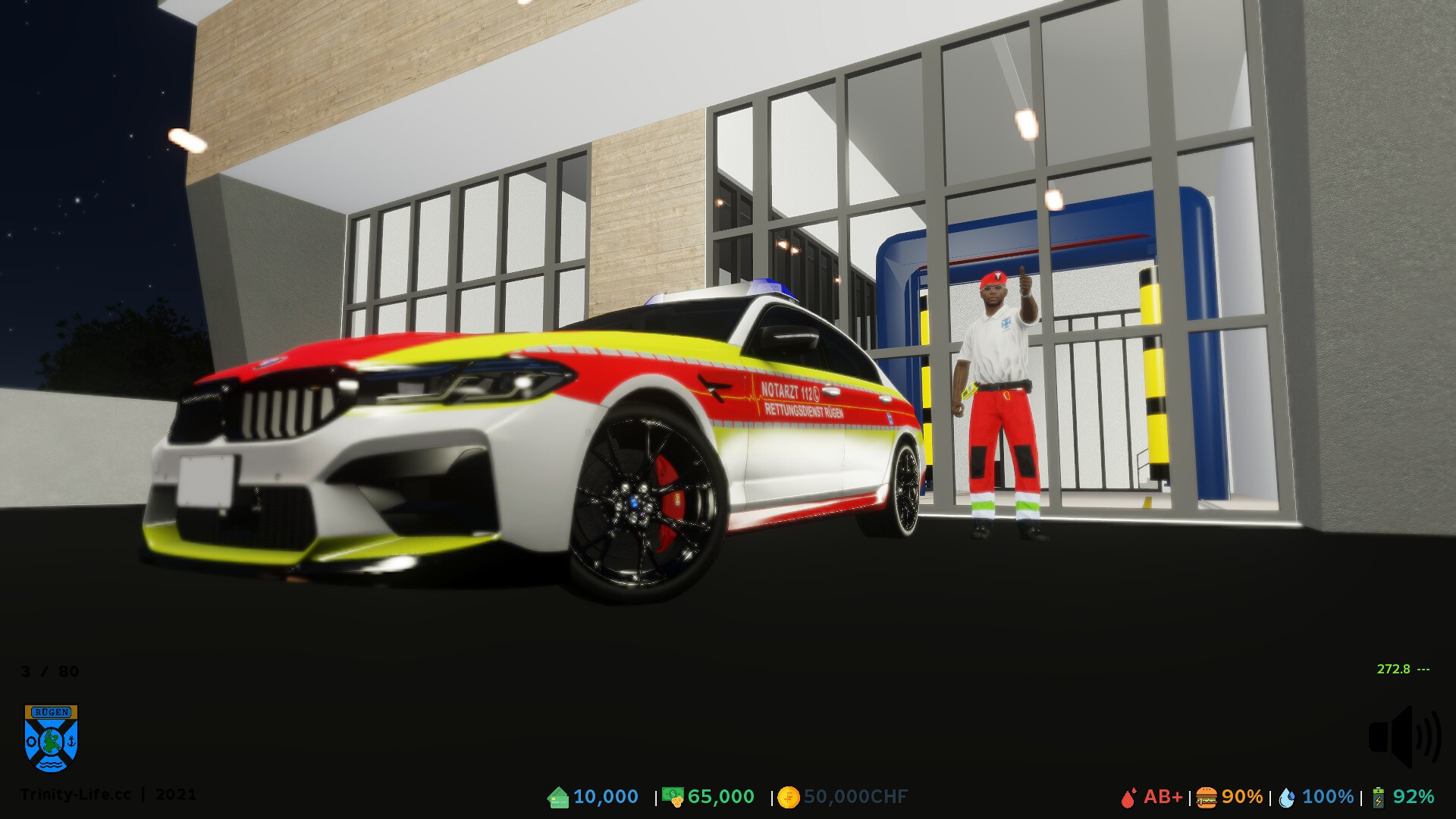Viewport: 1456px width, 819px height.
Task: Click the gold coin CHF icon
Action: click(x=789, y=797)
